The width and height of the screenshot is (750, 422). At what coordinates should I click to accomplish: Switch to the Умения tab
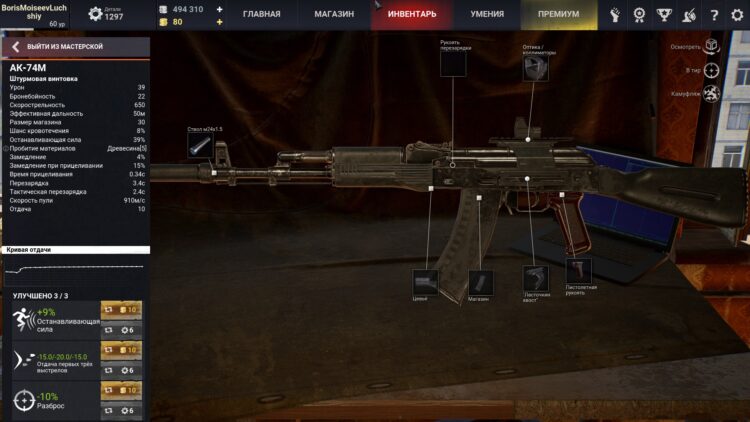point(488,15)
